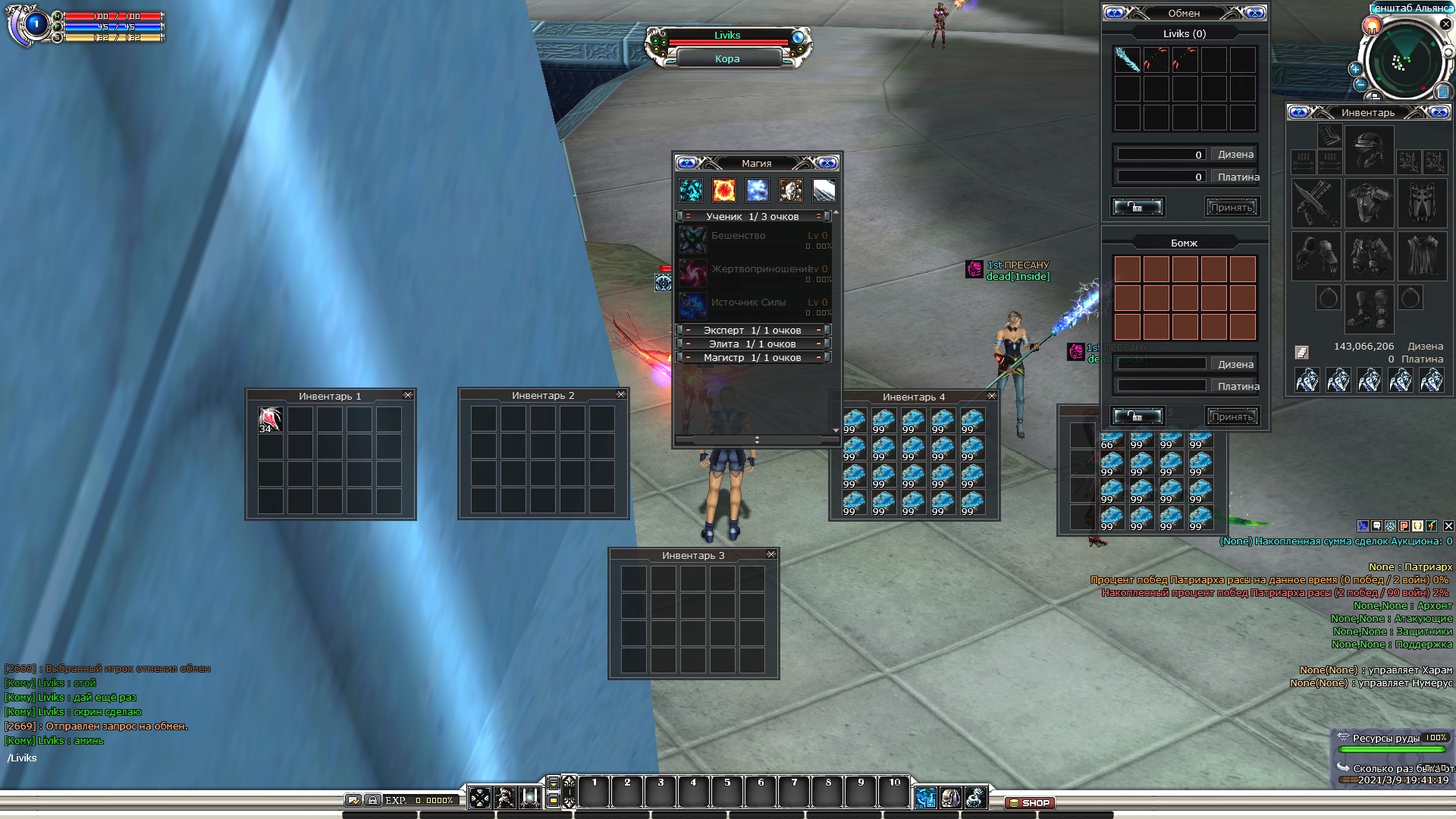Open the SHOP button
This screenshot has width=1456, height=819.
(x=1029, y=802)
